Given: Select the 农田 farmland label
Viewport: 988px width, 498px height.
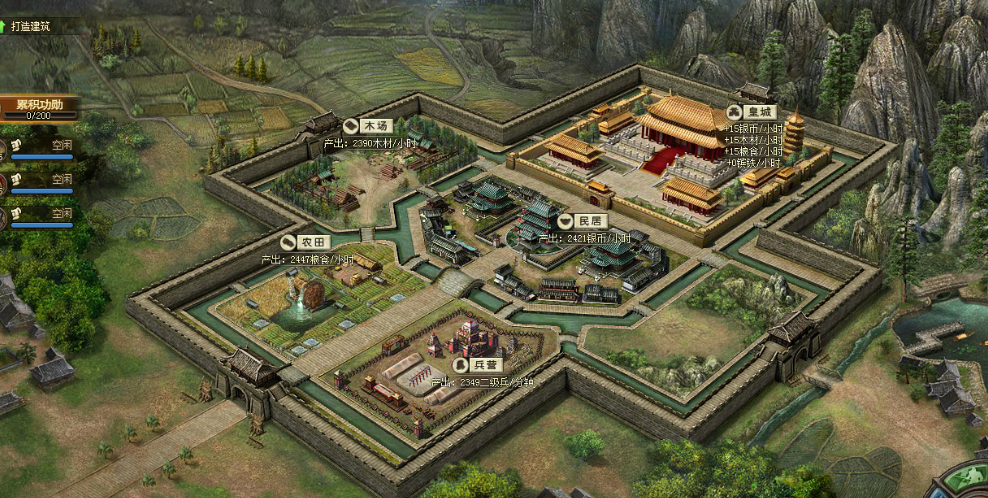Looking at the screenshot, I should click(304, 243).
